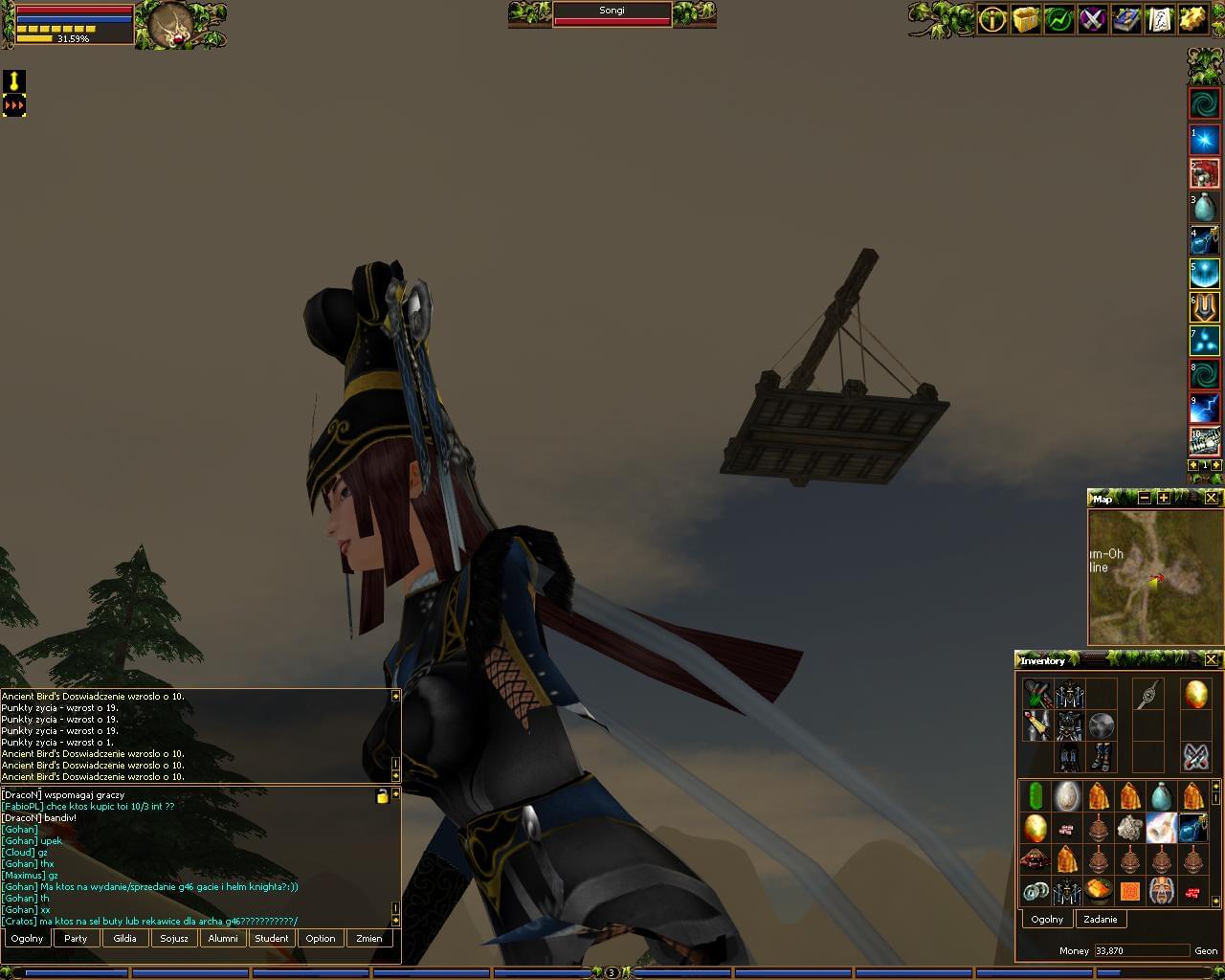The height and width of the screenshot is (980, 1225).
Task: Use the teal pouch in hotbar slot 3
Action: (x=1204, y=207)
